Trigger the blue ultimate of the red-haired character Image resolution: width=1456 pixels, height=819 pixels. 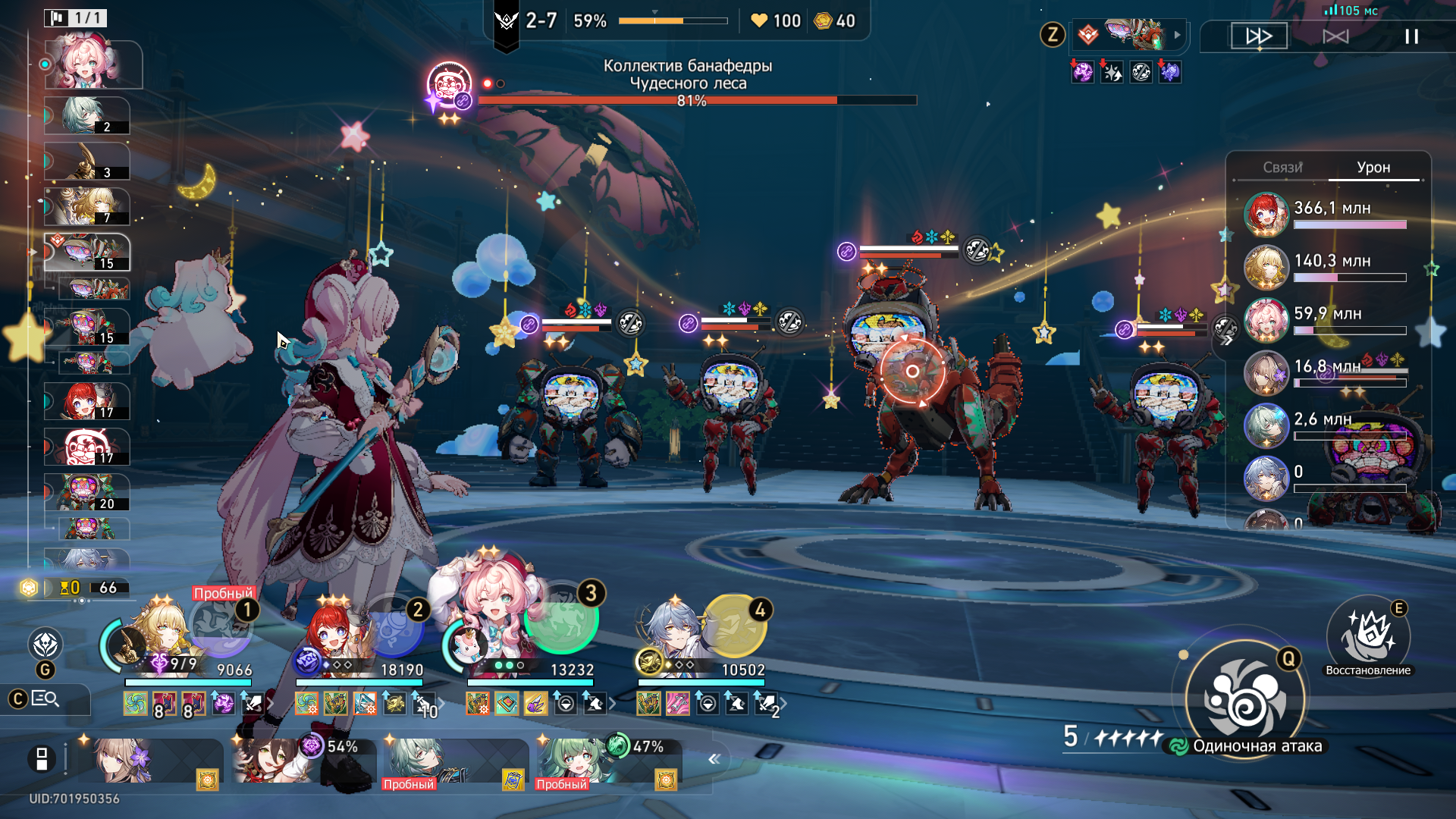click(x=392, y=627)
